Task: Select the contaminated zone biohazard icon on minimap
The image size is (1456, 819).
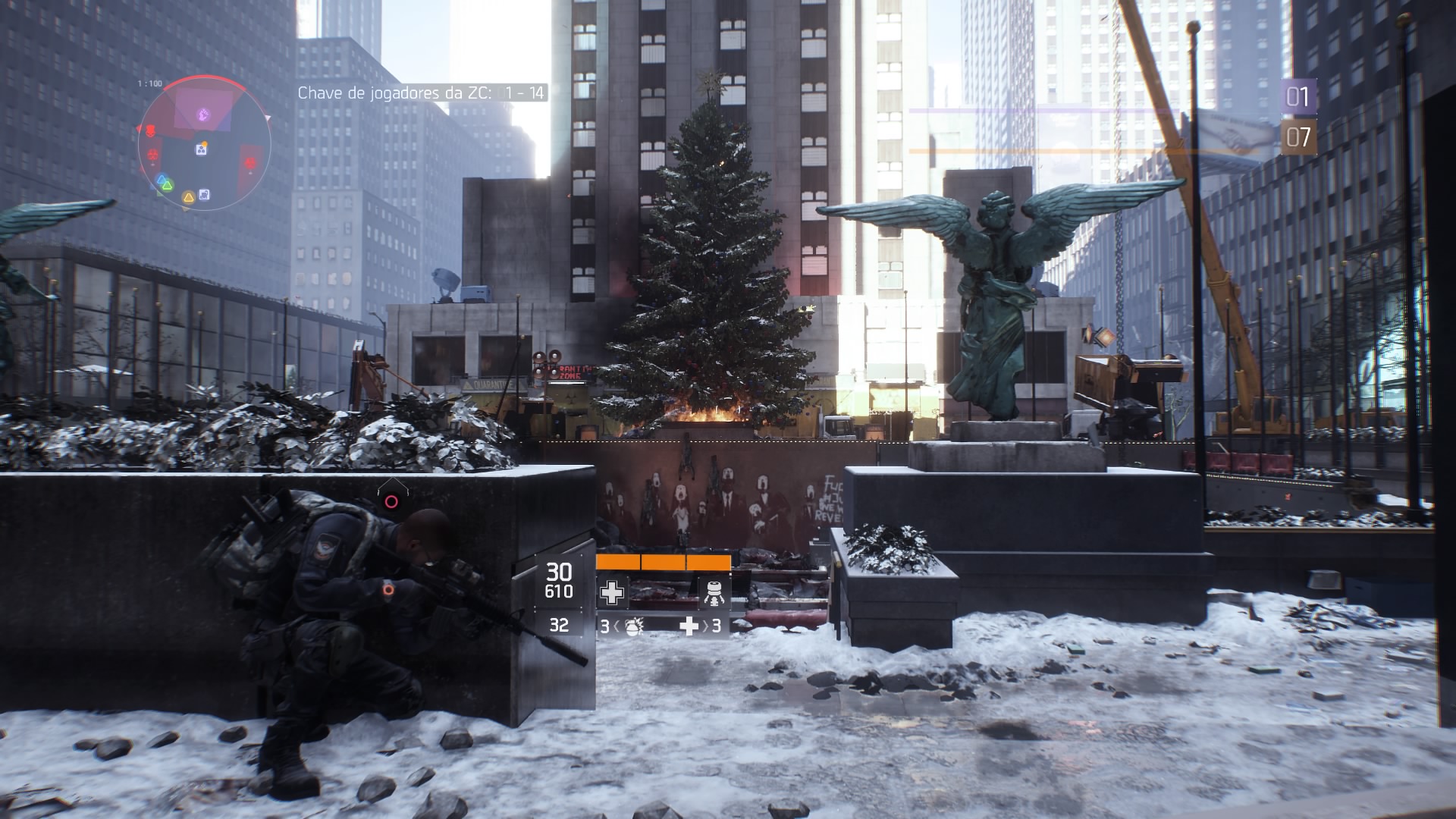Action: click(x=152, y=155)
